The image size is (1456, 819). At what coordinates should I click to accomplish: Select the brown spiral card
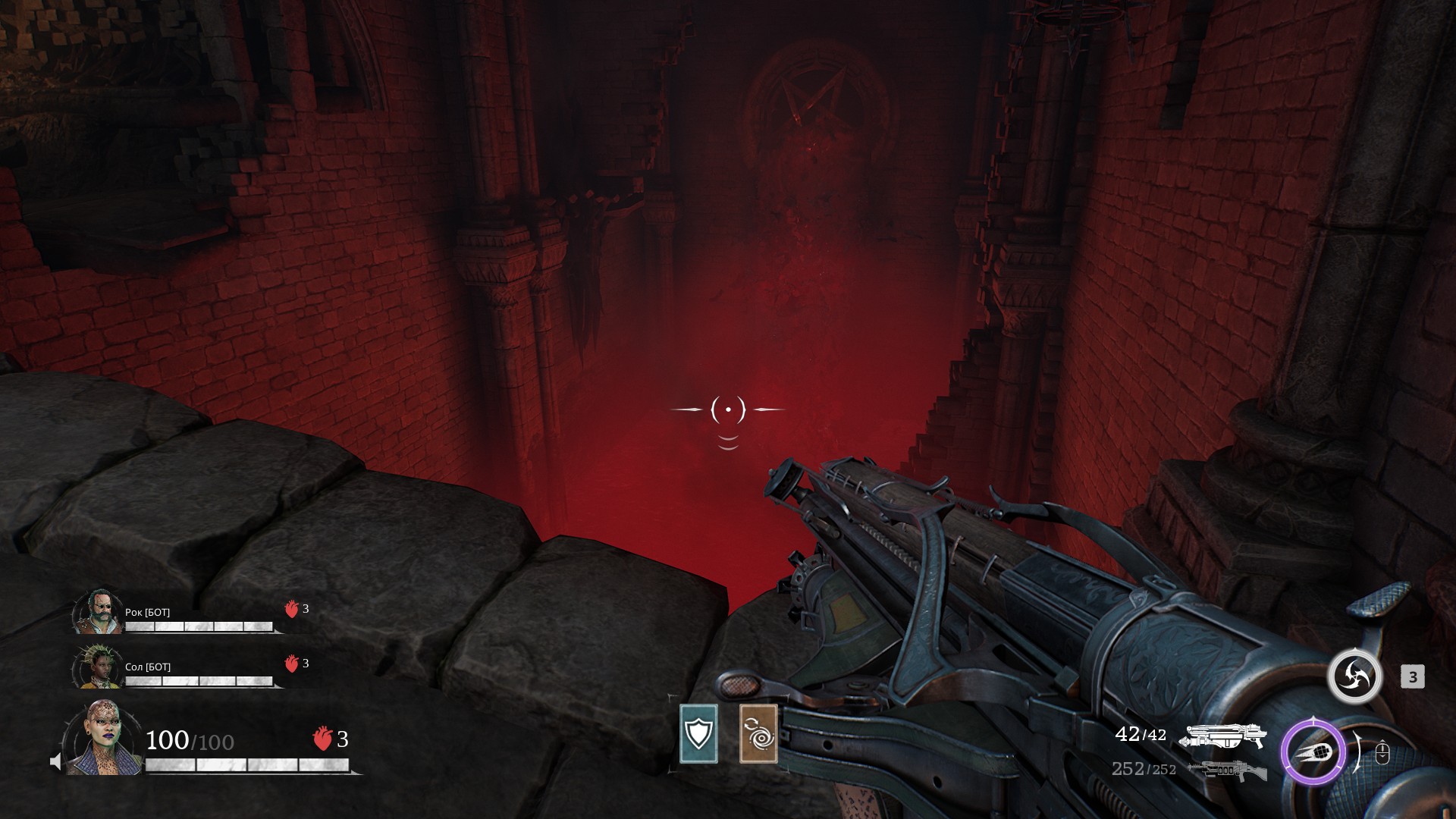click(758, 733)
